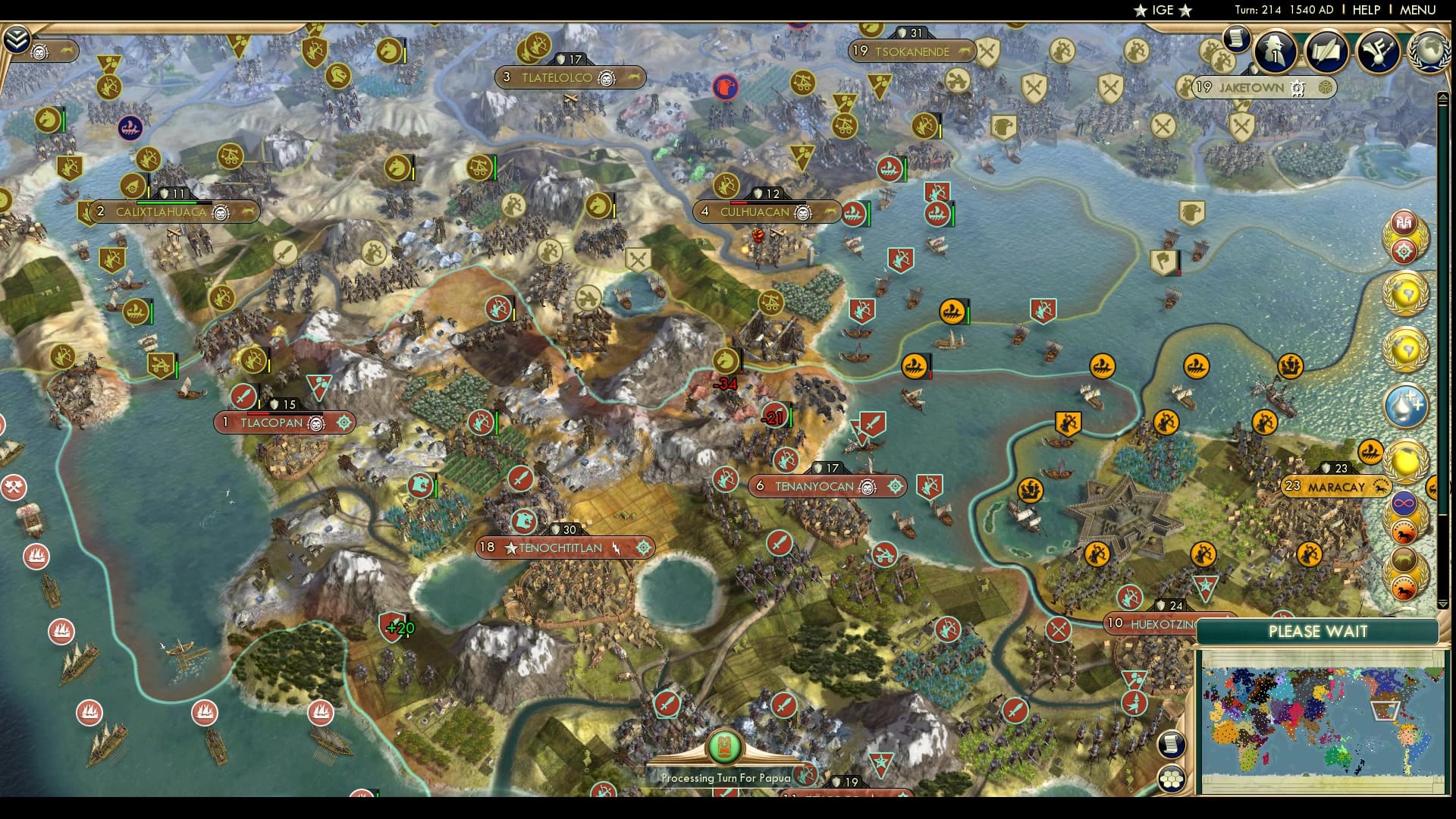This screenshot has height=819, width=1456.
Task: Open HELP from the top bar
Action: pos(1365,10)
